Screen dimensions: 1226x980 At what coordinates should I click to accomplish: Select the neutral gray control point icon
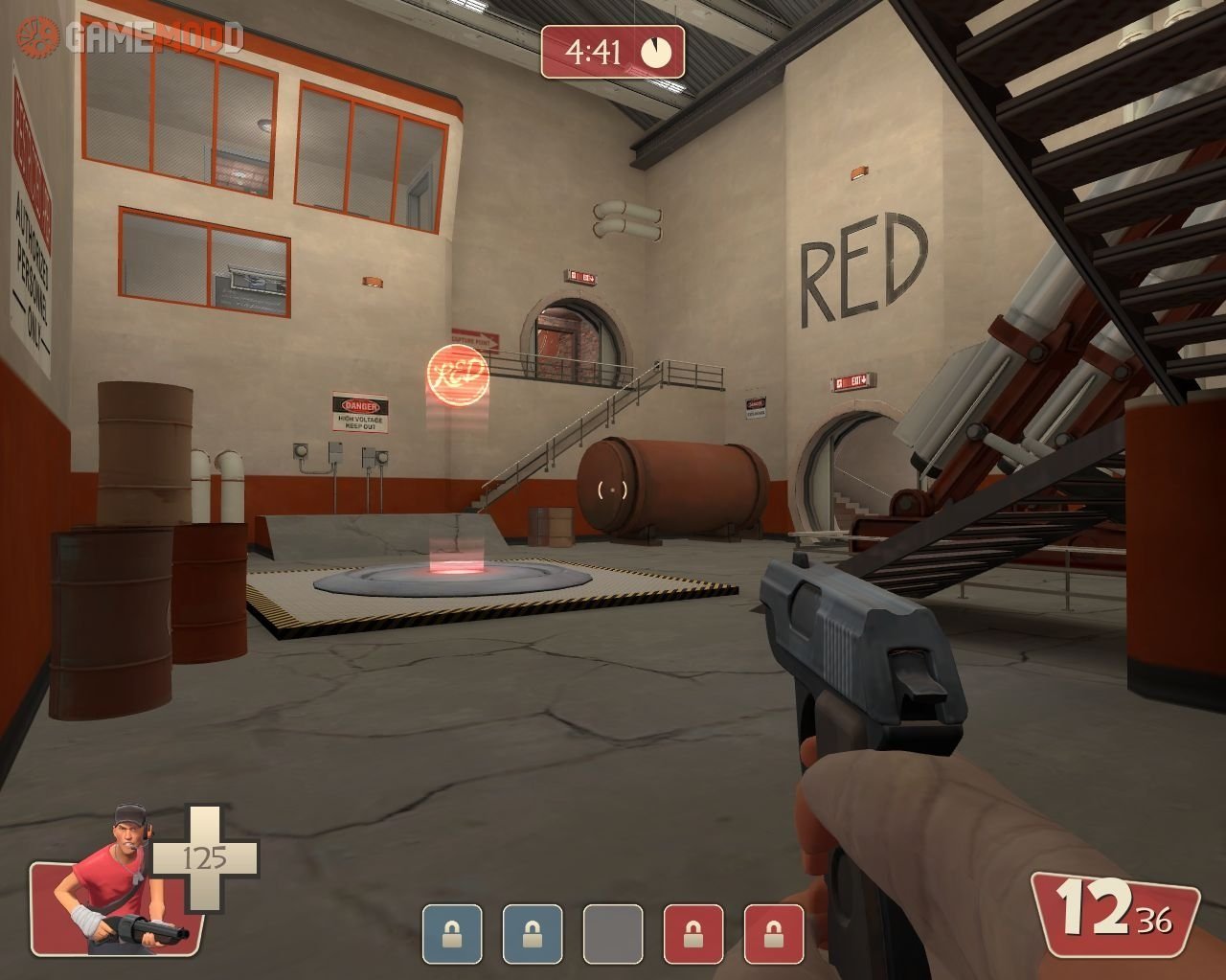613,934
